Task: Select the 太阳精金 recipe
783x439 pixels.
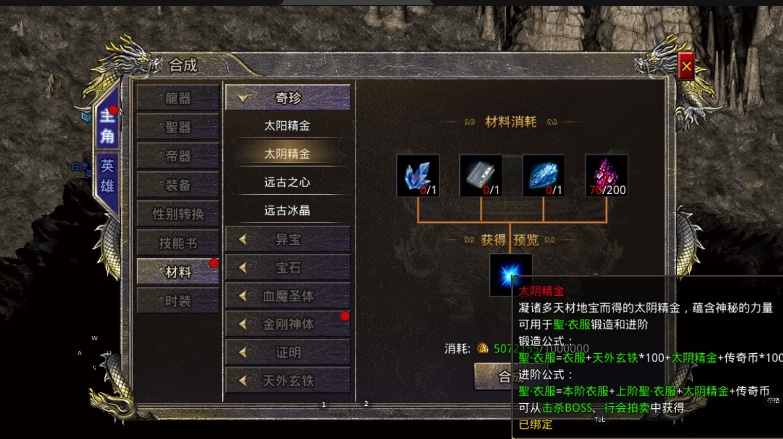Action: pos(287,126)
